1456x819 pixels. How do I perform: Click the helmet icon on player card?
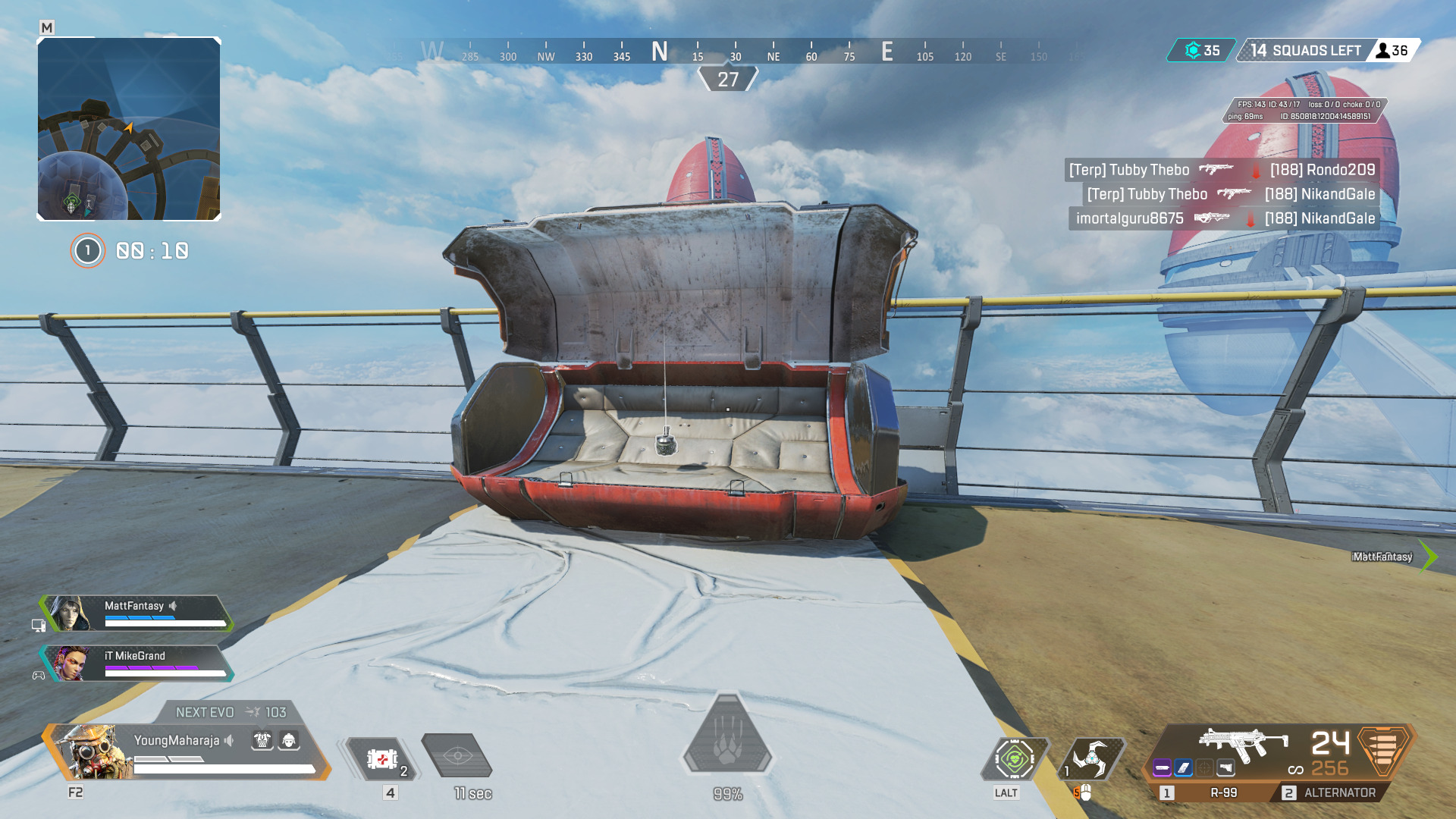pyautogui.click(x=289, y=740)
